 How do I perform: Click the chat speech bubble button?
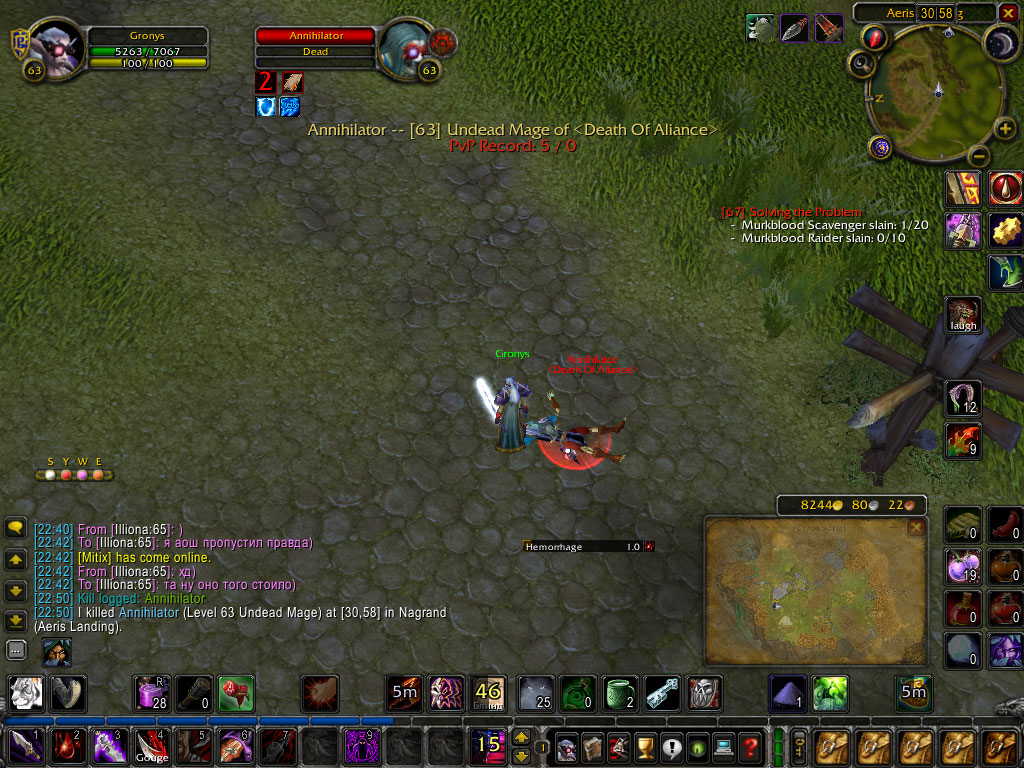tap(16, 527)
